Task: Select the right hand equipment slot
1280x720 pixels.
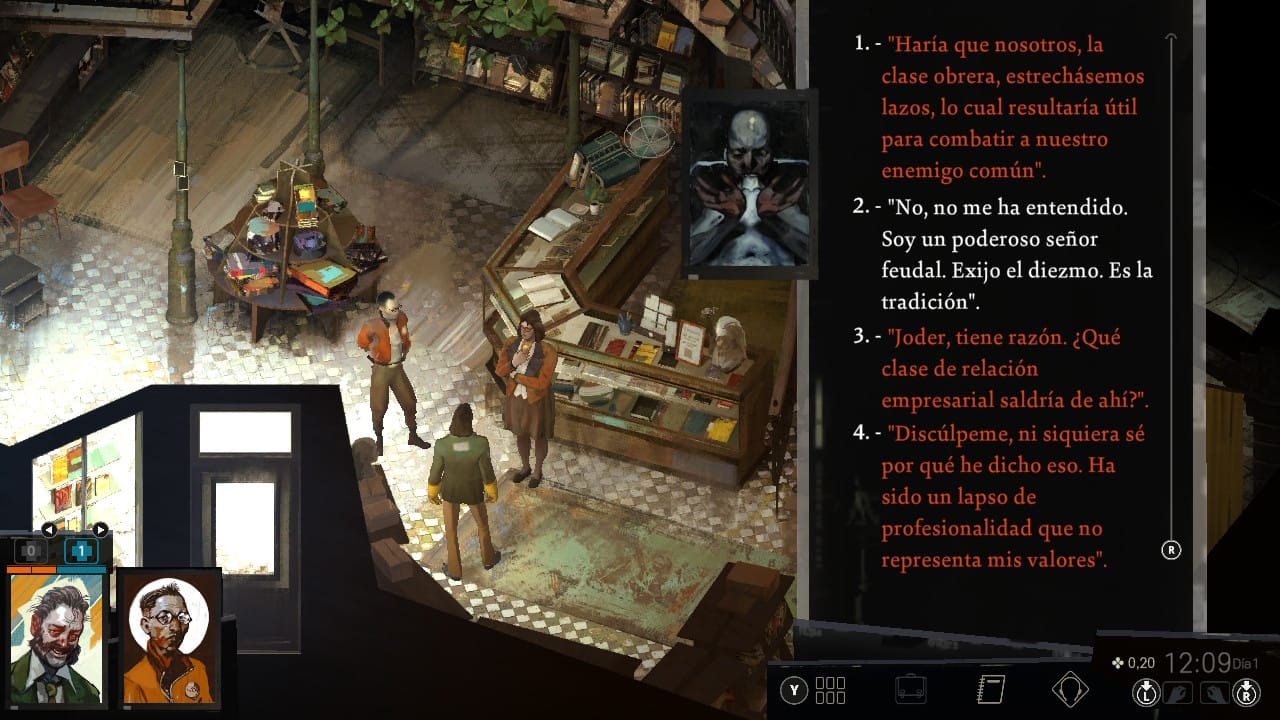Action: (1217, 691)
